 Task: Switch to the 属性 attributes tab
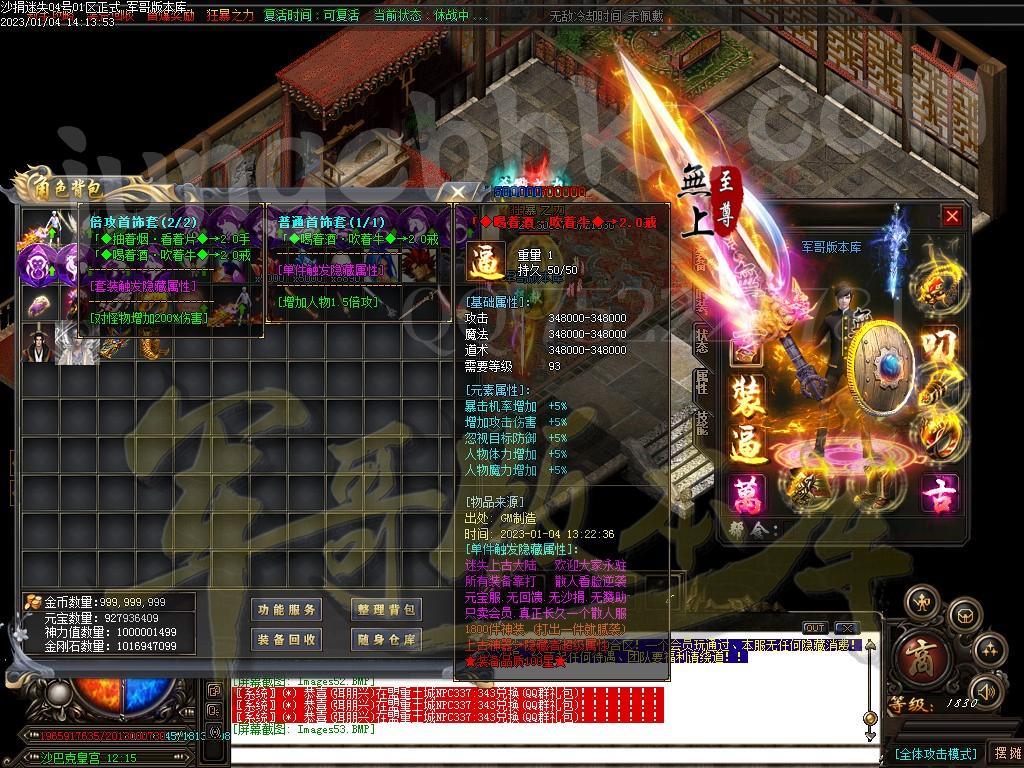701,379
